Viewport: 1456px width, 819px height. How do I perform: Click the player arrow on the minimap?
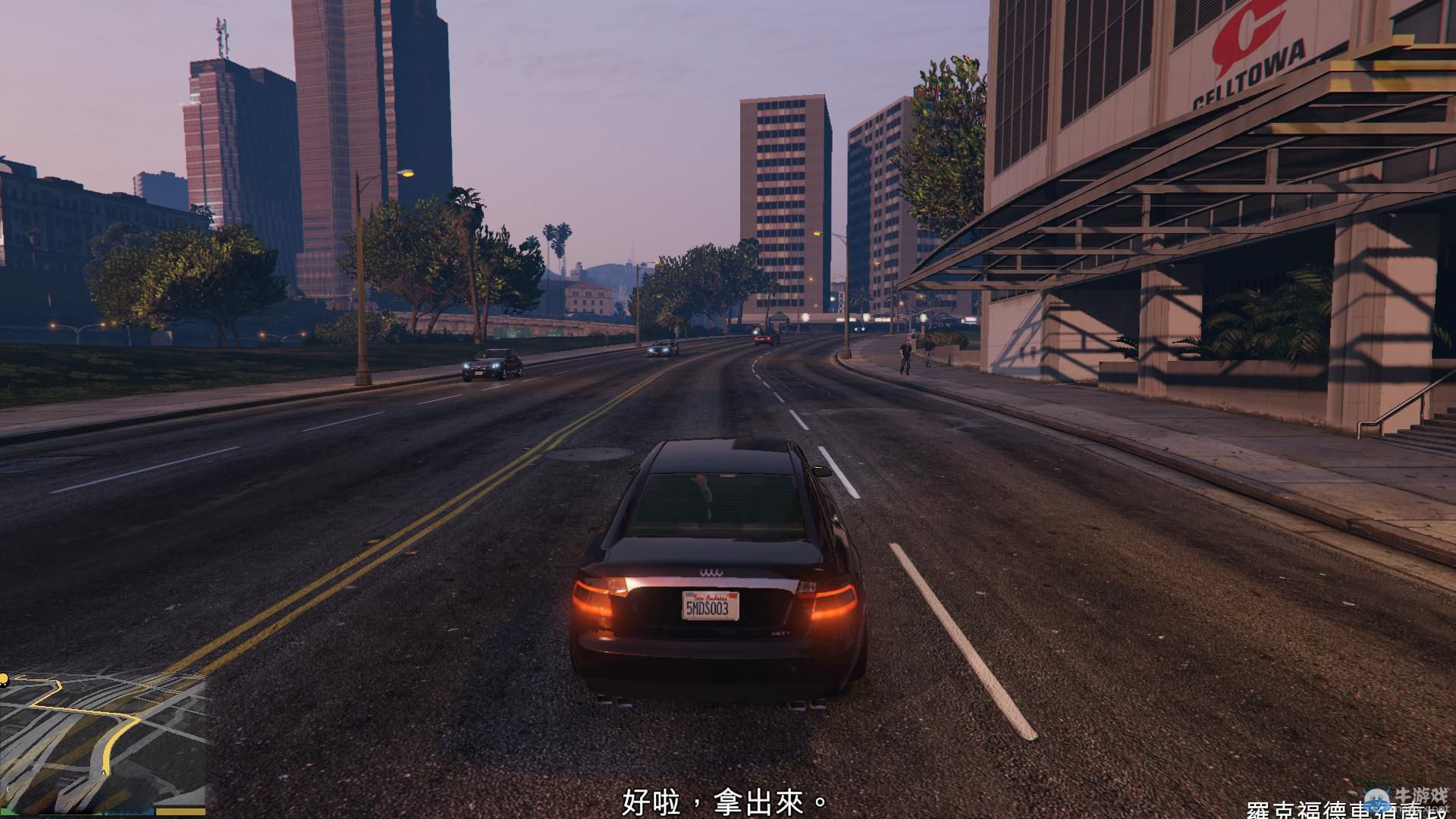[104, 772]
